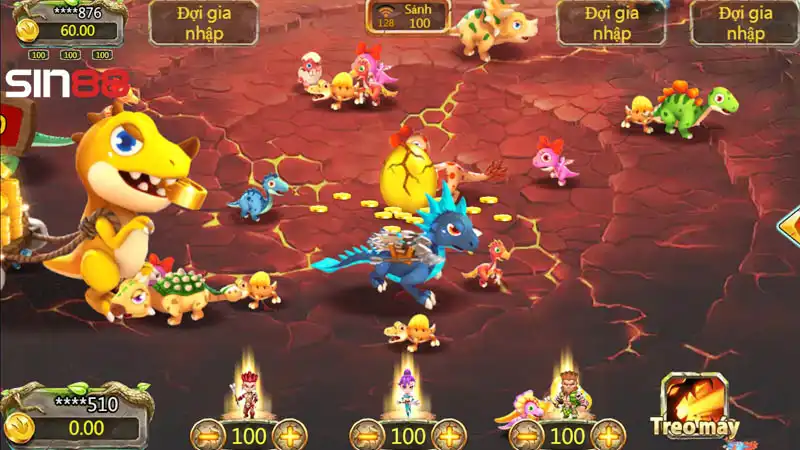The image size is (800, 450).
Task: Activate the Treo máy auto-play button
Action: click(695, 405)
